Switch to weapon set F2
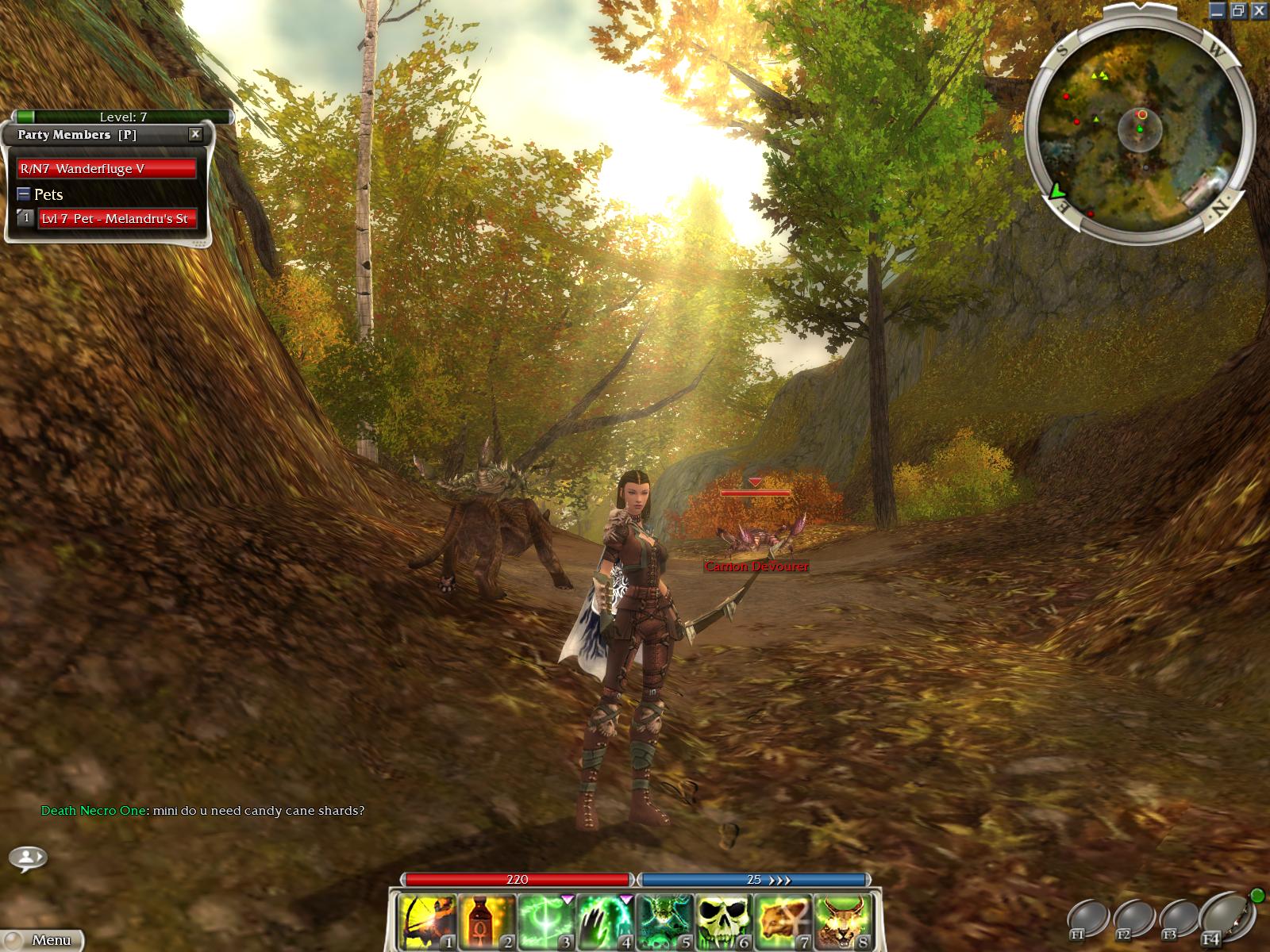This screenshot has width=1270, height=952. pyautogui.click(x=1133, y=920)
